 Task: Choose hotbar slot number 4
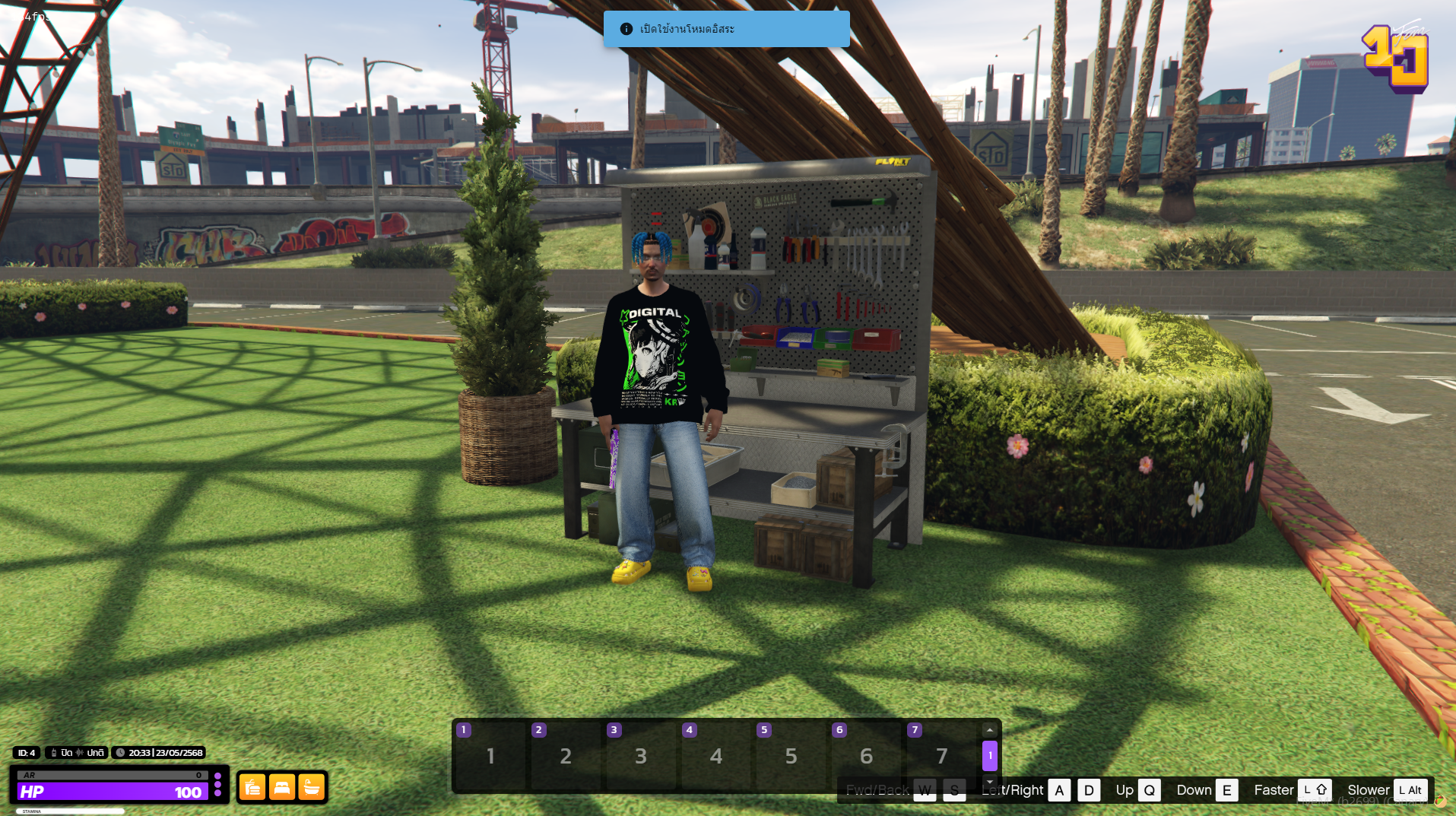(x=715, y=755)
